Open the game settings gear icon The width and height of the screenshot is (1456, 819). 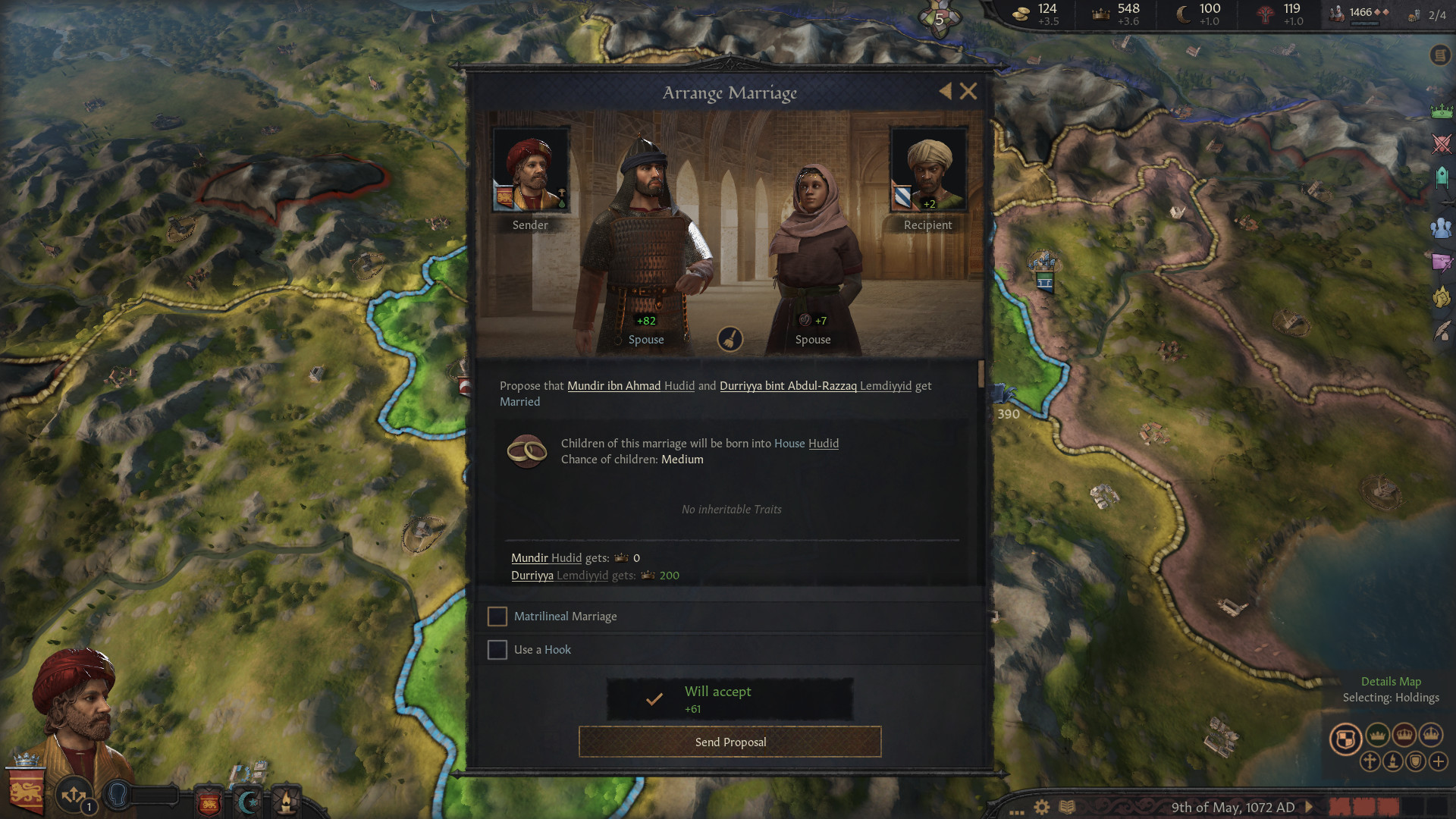click(1041, 806)
